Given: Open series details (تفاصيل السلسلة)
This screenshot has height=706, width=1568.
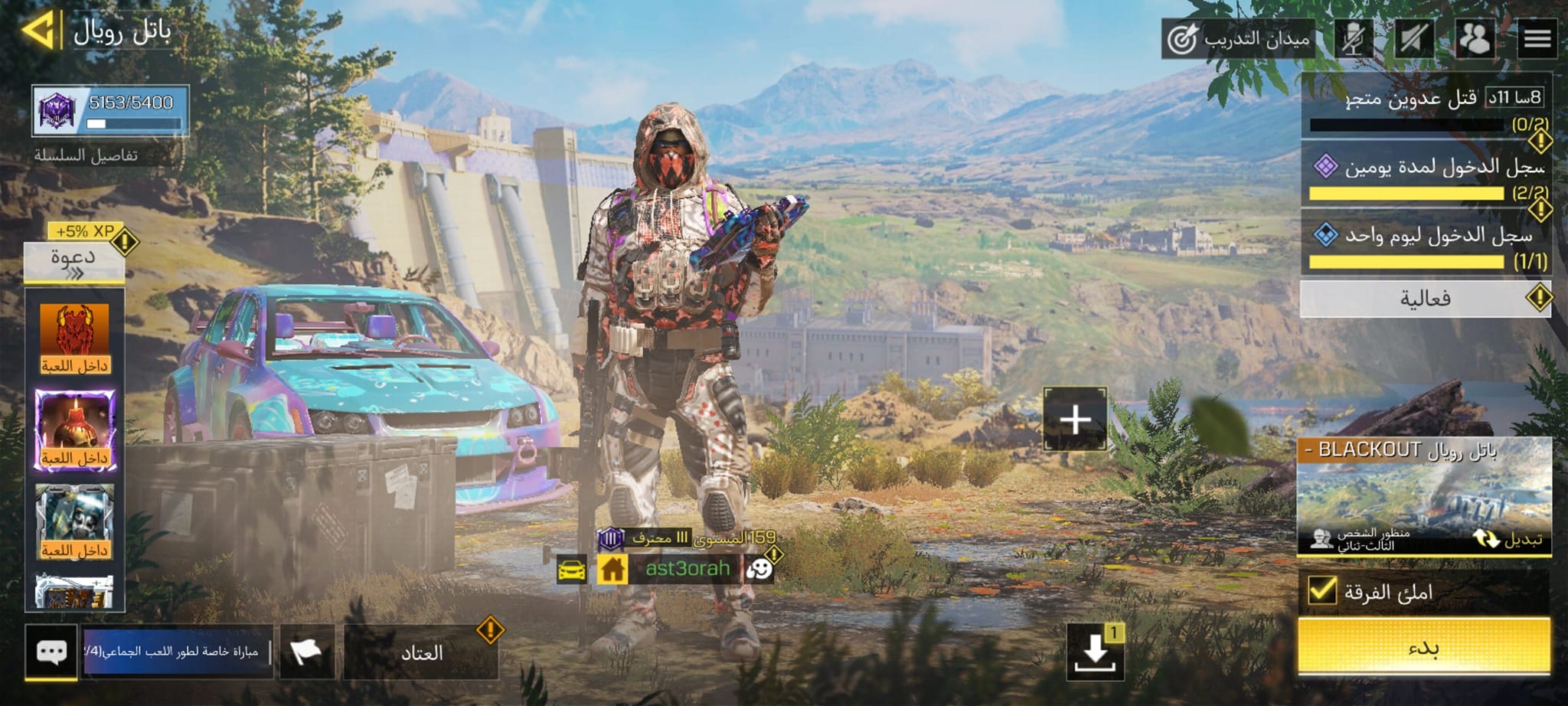Looking at the screenshot, I should (x=86, y=155).
